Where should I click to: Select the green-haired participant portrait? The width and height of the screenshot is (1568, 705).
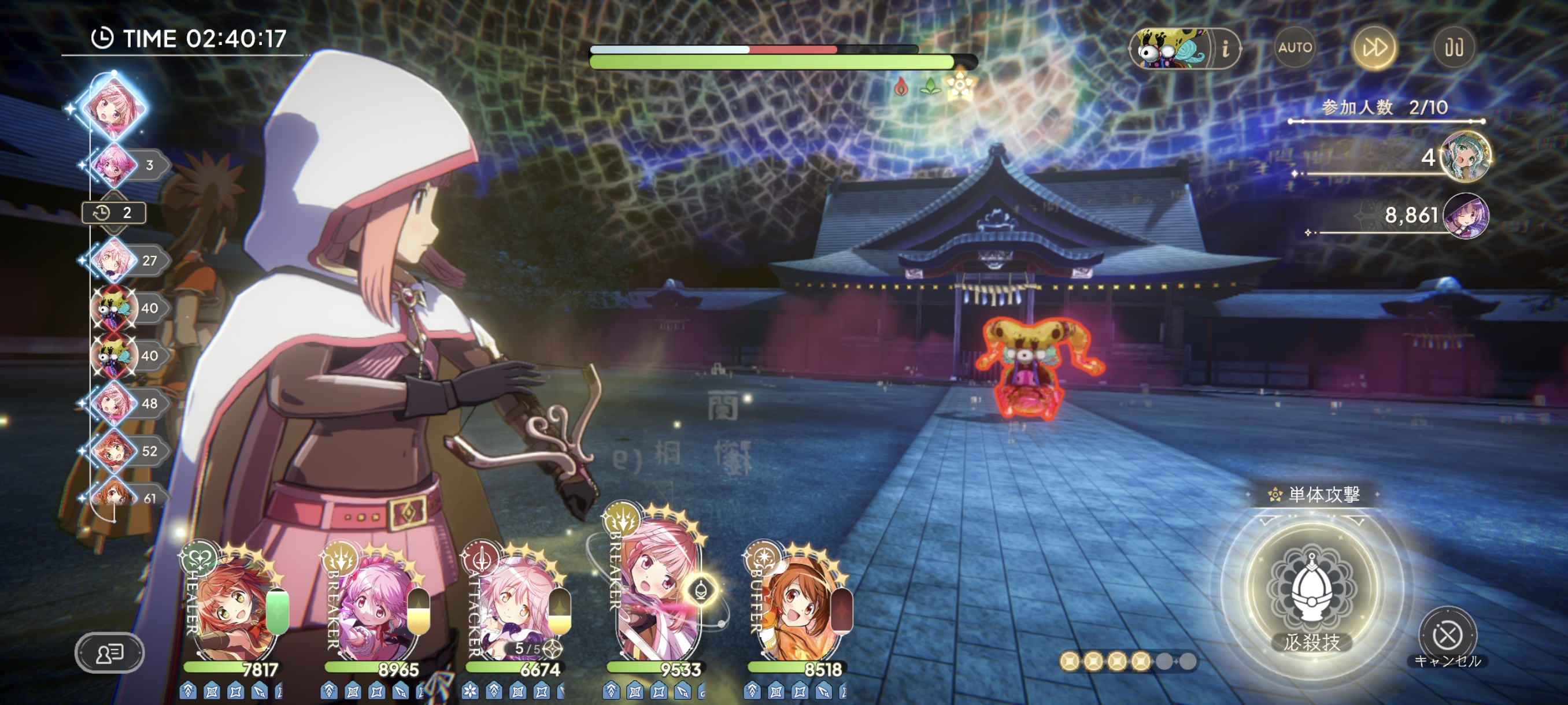tap(1466, 157)
